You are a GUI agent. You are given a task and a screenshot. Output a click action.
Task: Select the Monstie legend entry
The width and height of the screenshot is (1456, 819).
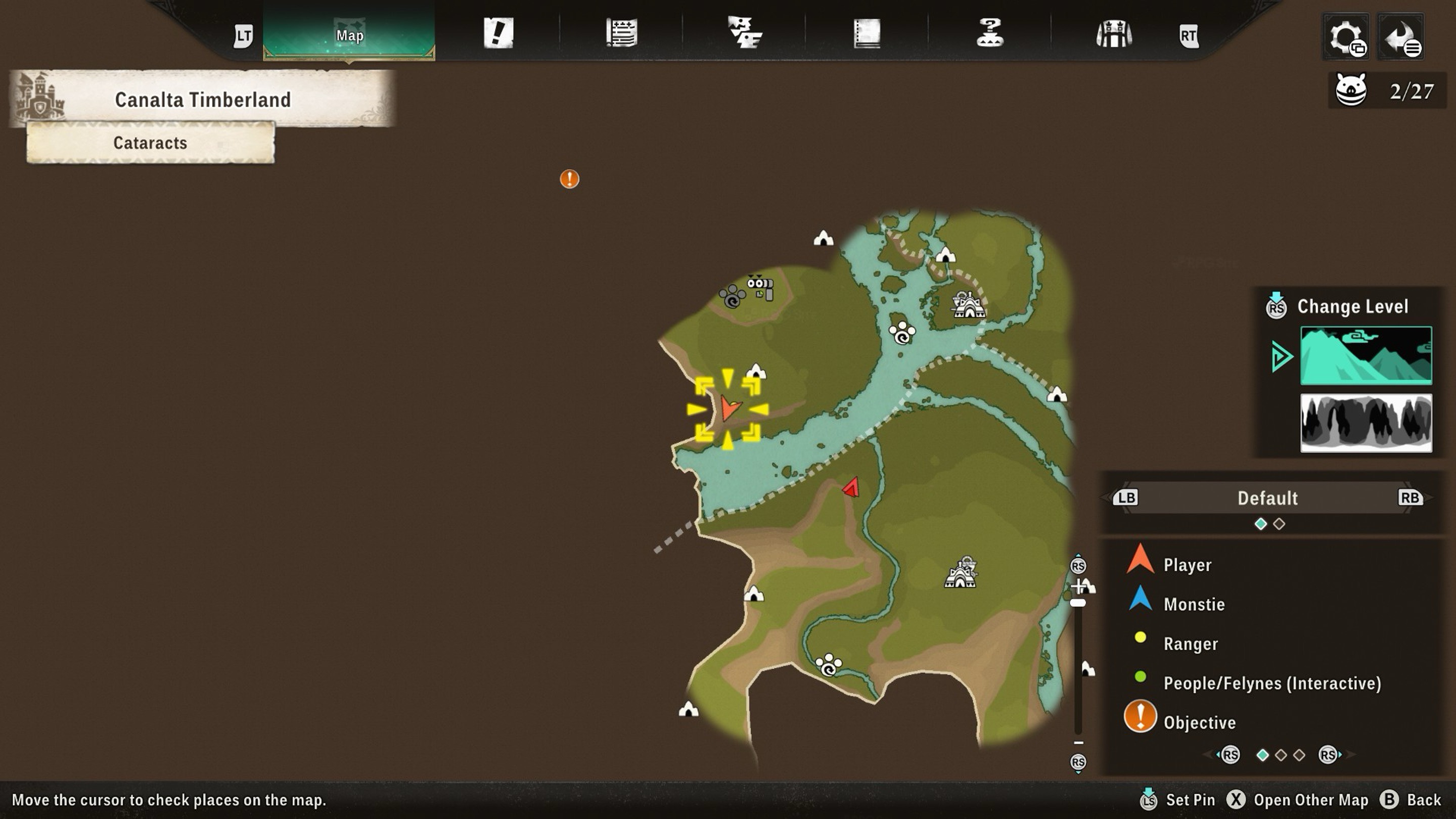pyautogui.click(x=1194, y=604)
